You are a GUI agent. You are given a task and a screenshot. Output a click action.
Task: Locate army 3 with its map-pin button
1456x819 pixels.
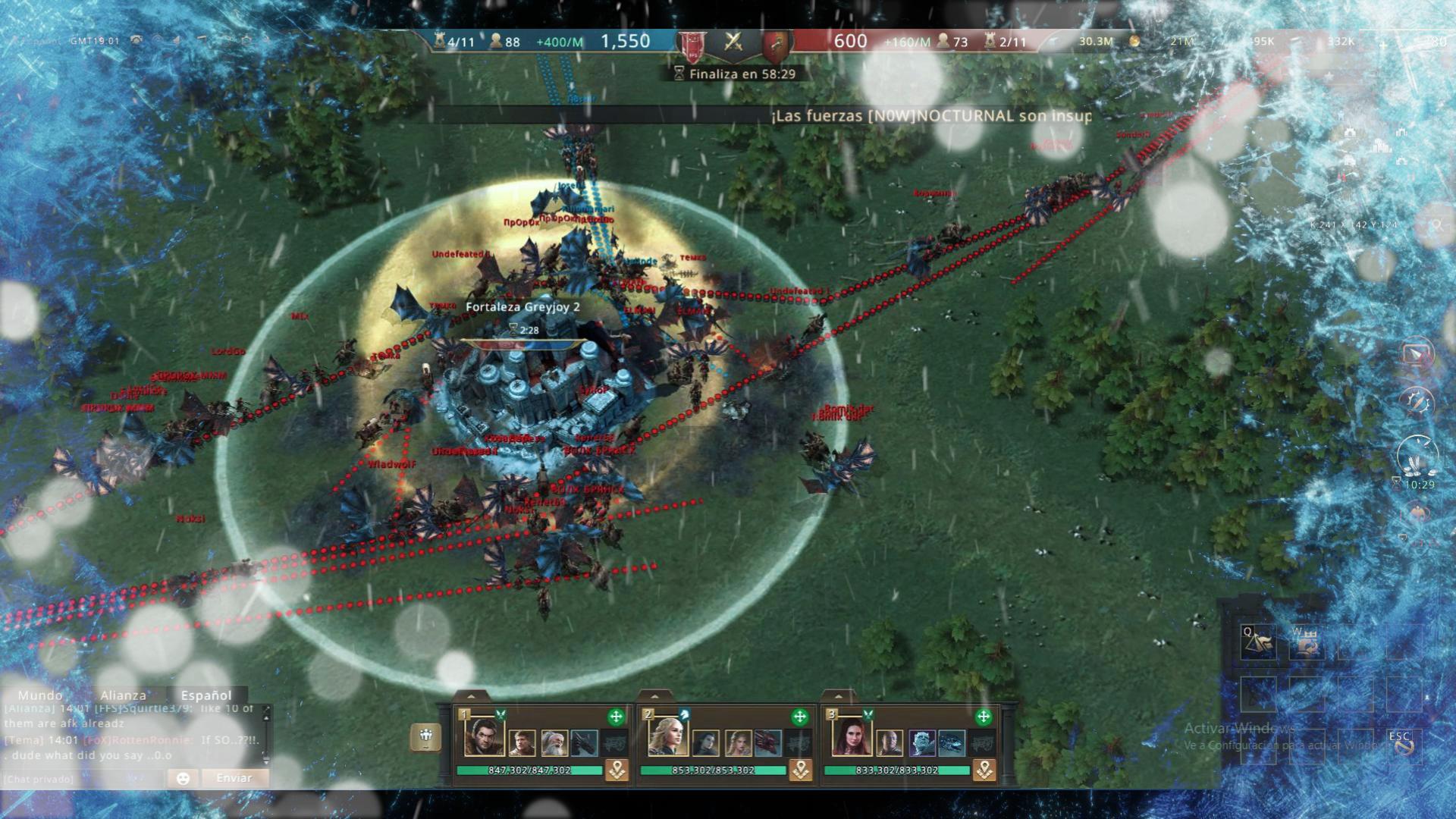984,770
